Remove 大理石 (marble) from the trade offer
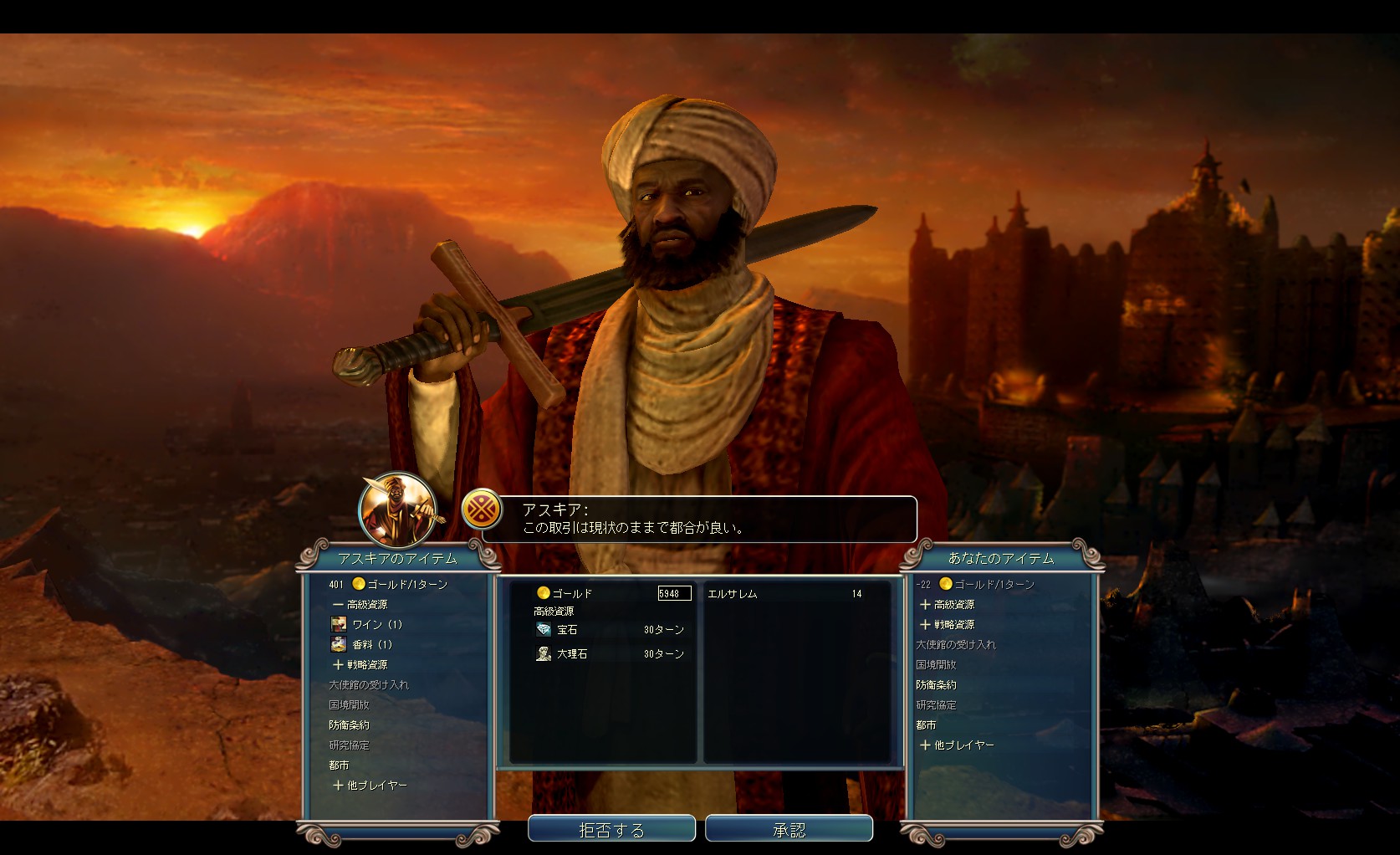The height and width of the screenshot is (855, 1400). [572, 654]
